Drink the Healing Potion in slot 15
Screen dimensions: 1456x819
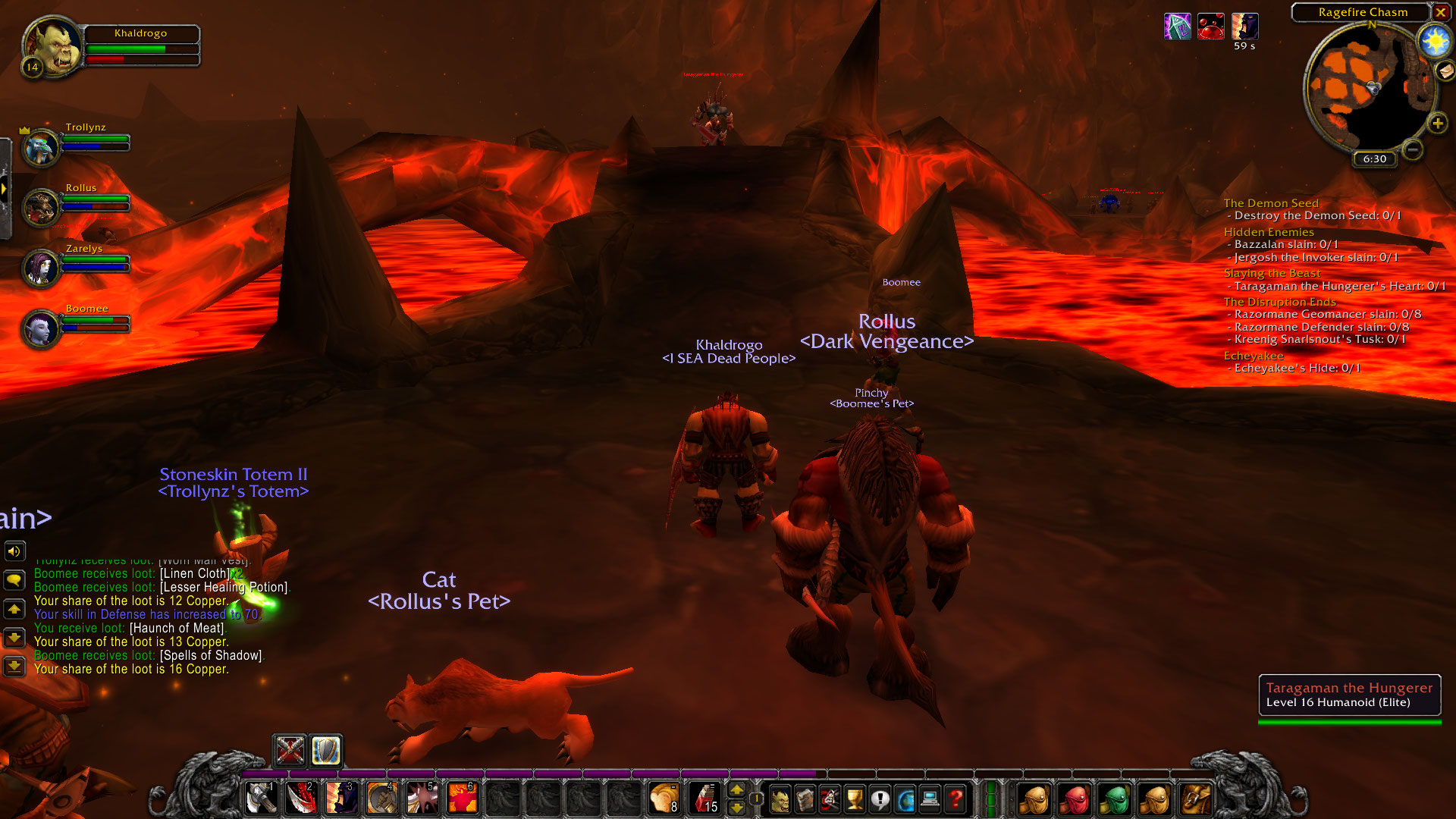point(704,798)
